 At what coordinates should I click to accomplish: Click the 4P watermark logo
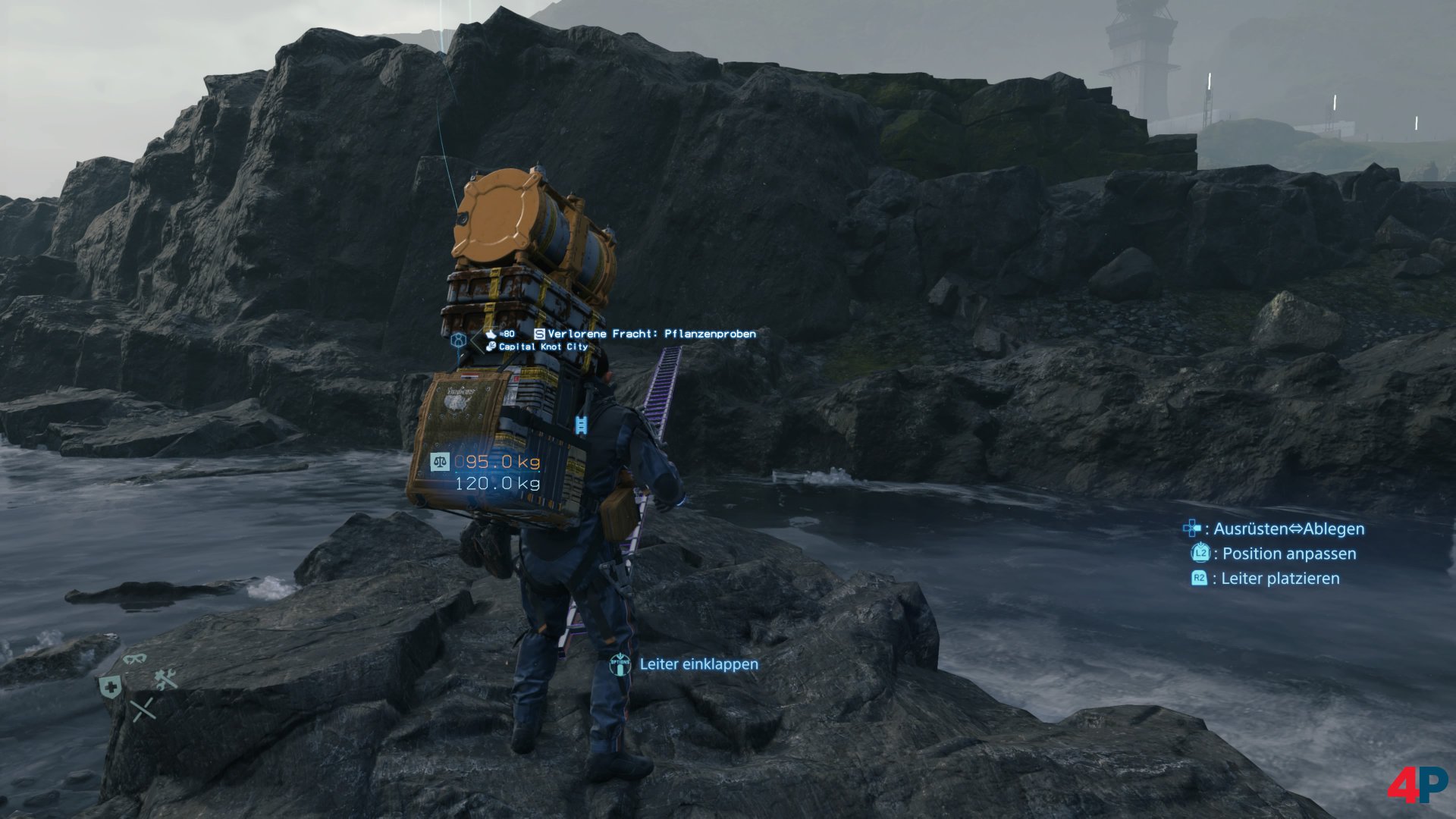click(x=1417, y=784)
